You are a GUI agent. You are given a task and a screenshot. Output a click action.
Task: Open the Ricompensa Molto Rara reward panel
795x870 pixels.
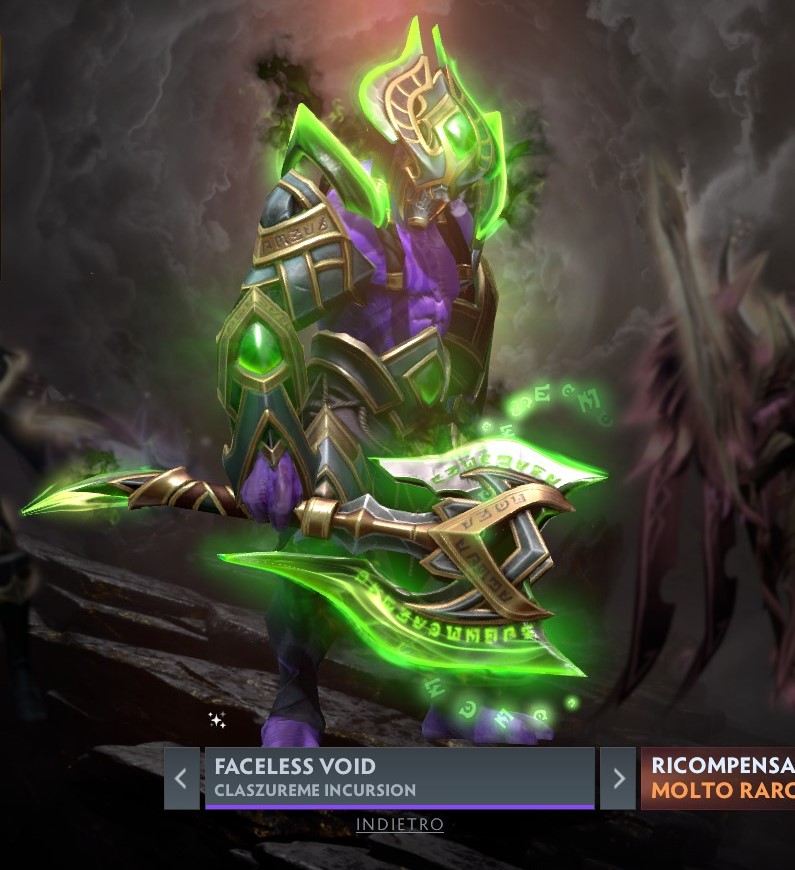720,778
